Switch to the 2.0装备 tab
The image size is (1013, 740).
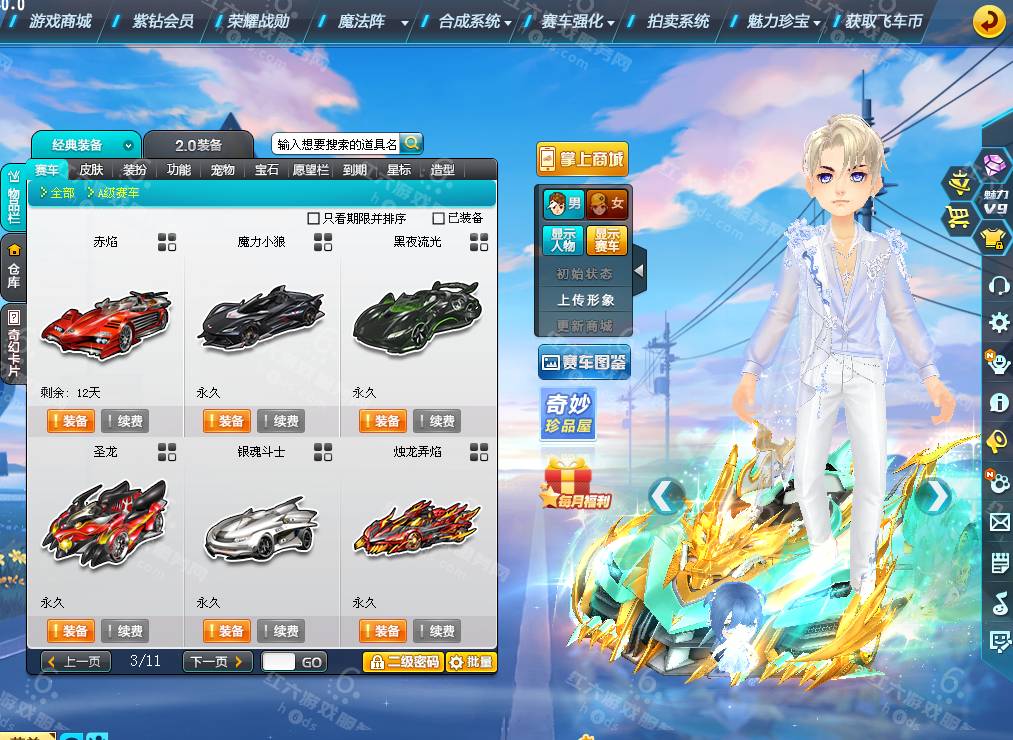click(x=198, y=145)
